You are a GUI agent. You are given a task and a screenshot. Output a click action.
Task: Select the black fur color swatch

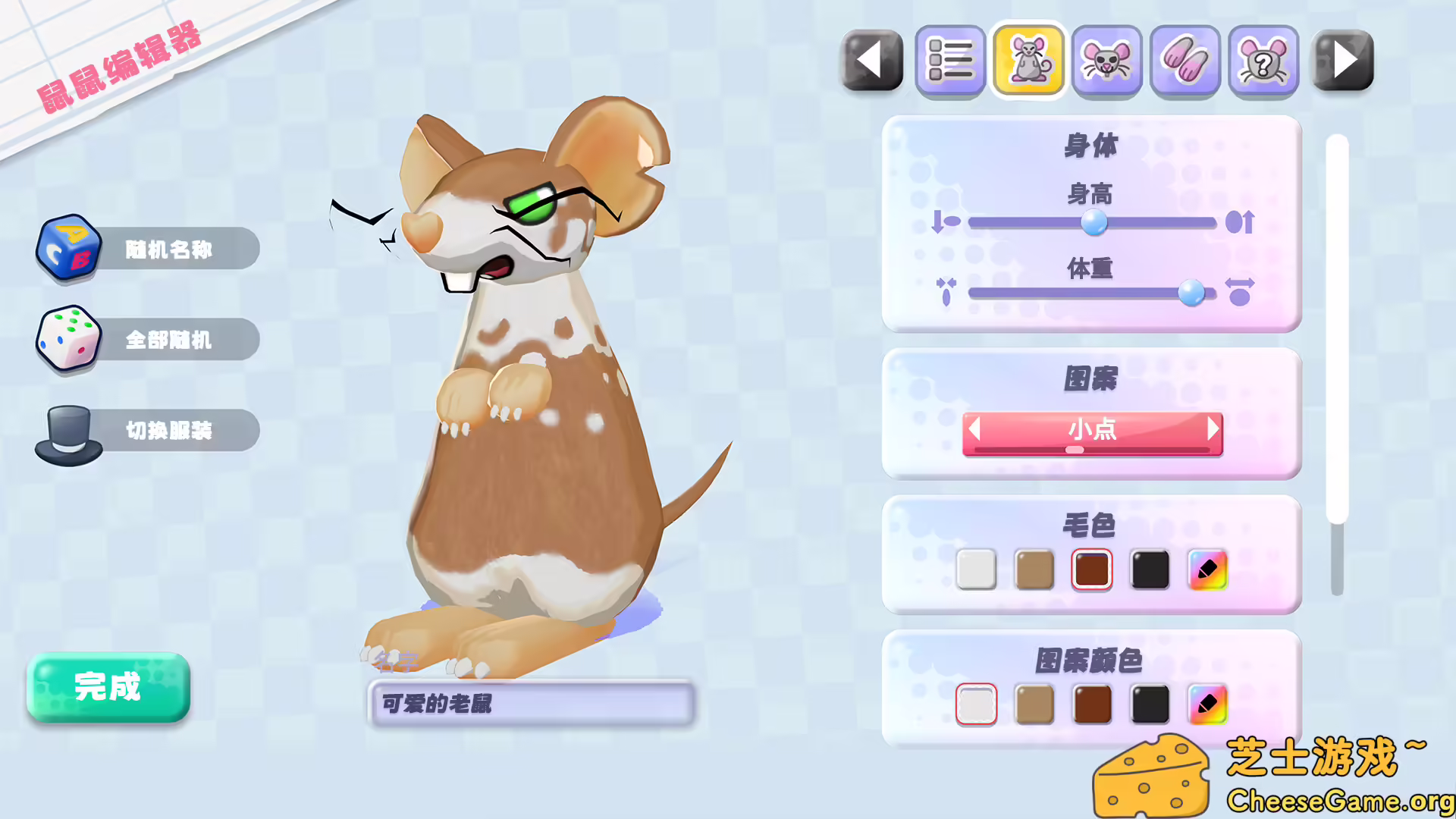tap(1150, 570)
